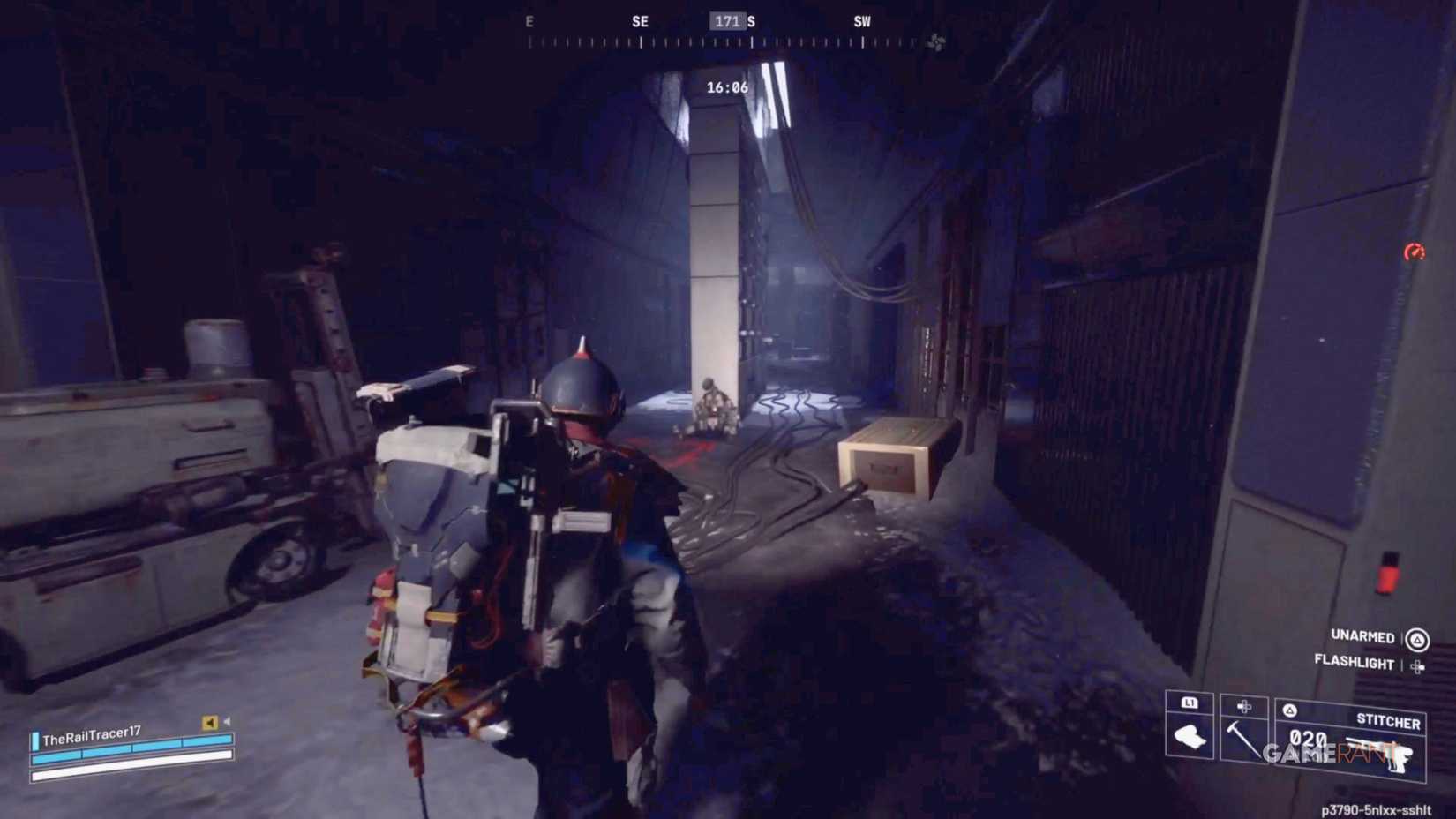Image resolution: width=1456 pixels, height=819 pixels.
Task: Select the SE heading label on the compass
Action: click(x=639, y=22)
